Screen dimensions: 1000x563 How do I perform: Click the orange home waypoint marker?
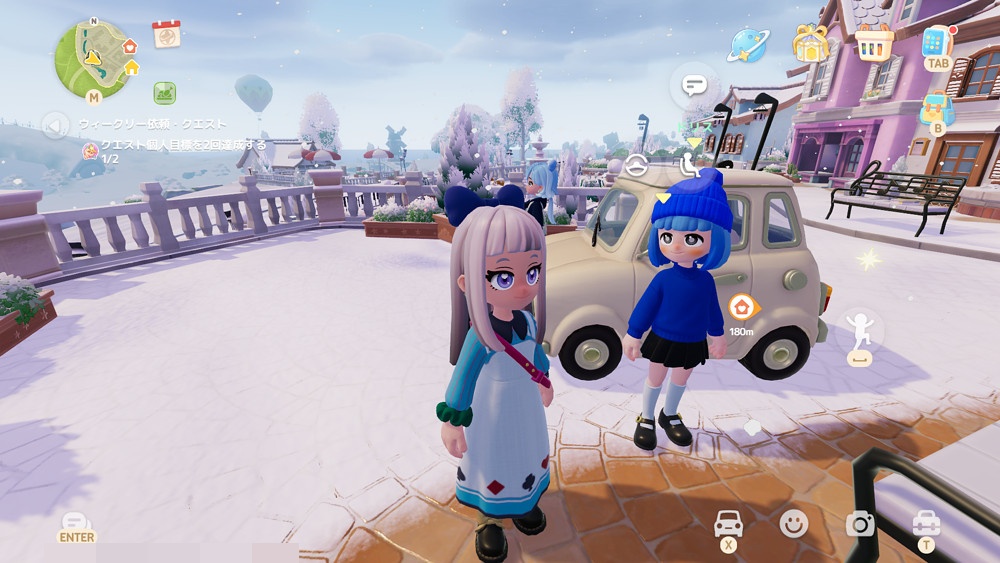pos(742,307)
